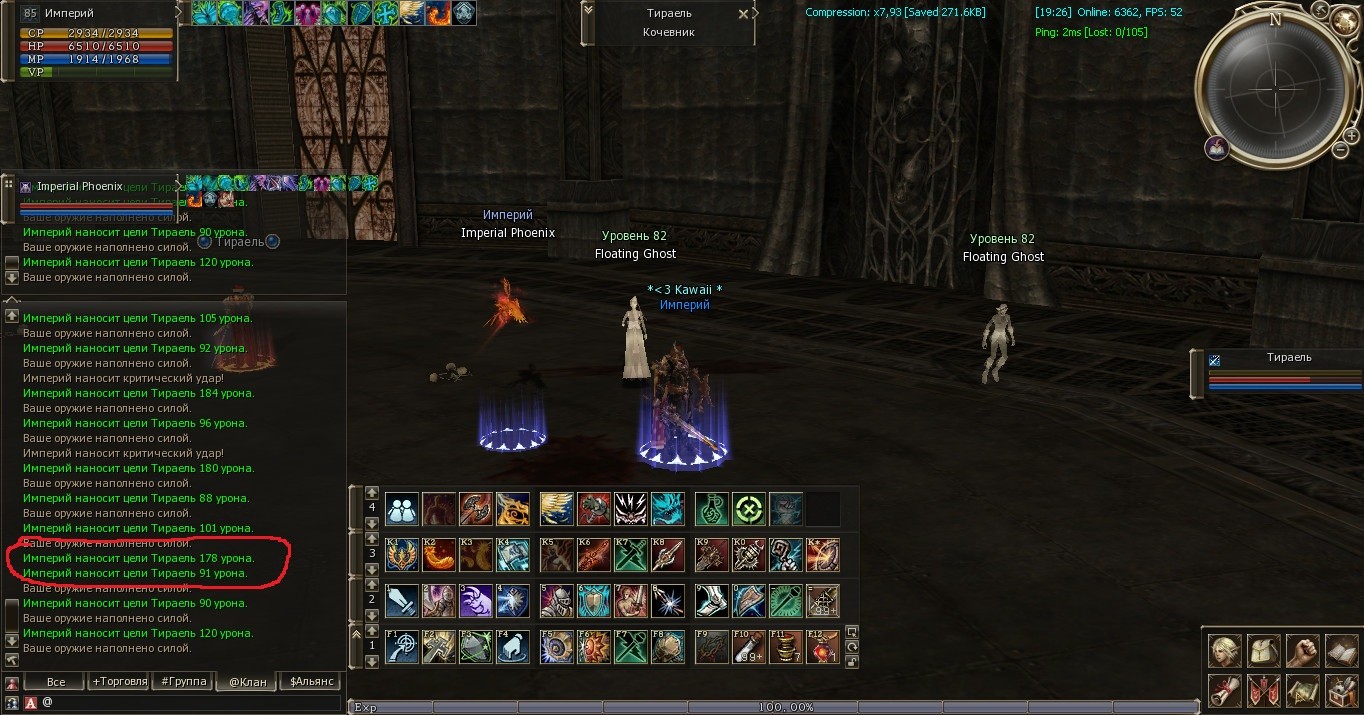Open the system menu chest icon

[x=1340, y=690]
